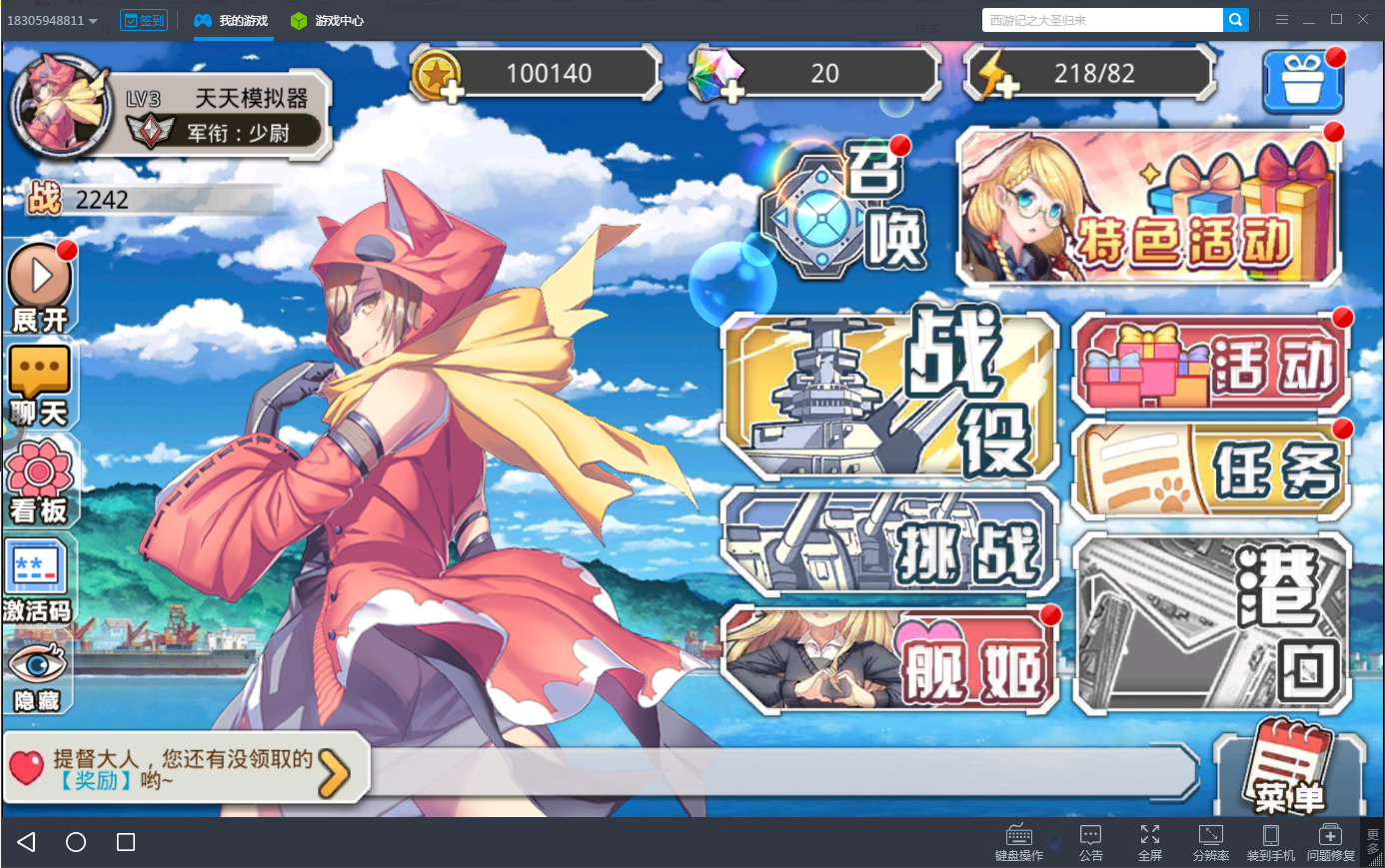This screenshot has height=868, width=1385.
Task: Open the 特色活动 event banner
Action: click(x=1147, y=207)
